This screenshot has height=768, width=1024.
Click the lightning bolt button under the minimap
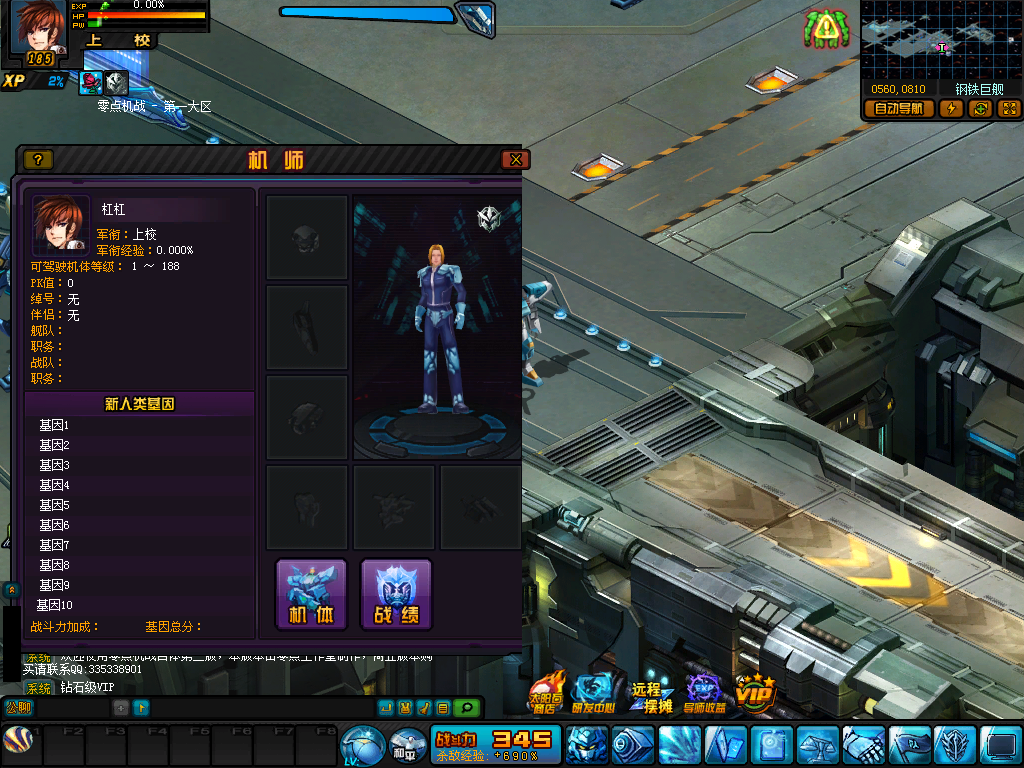[951, 109]
